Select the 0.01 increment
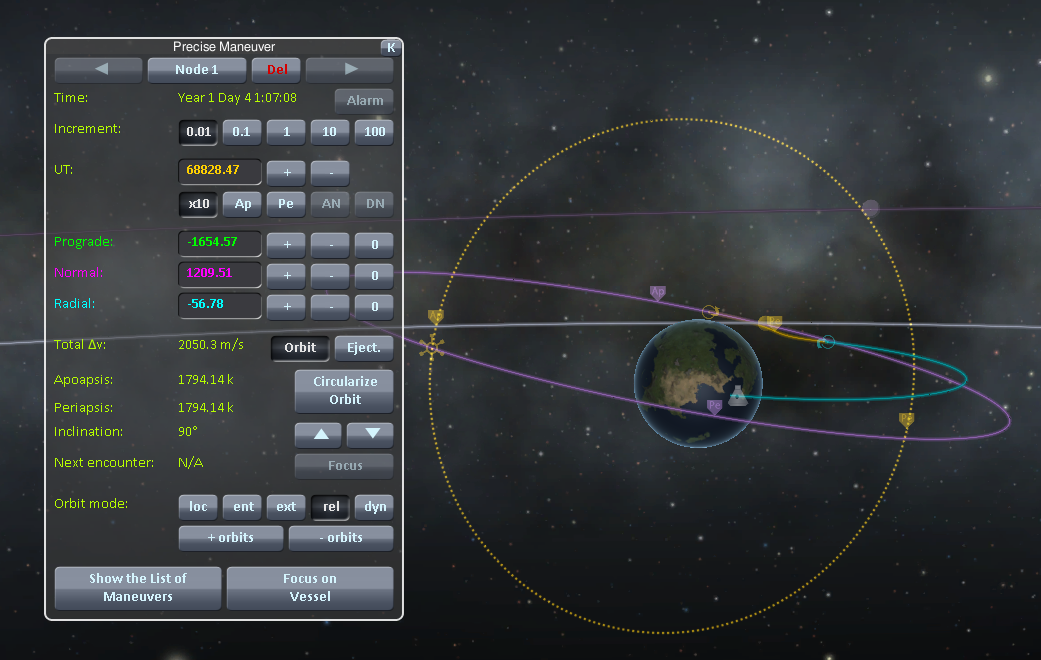The height and width of the screenshot is (660, 1041). tap(198, 132)
